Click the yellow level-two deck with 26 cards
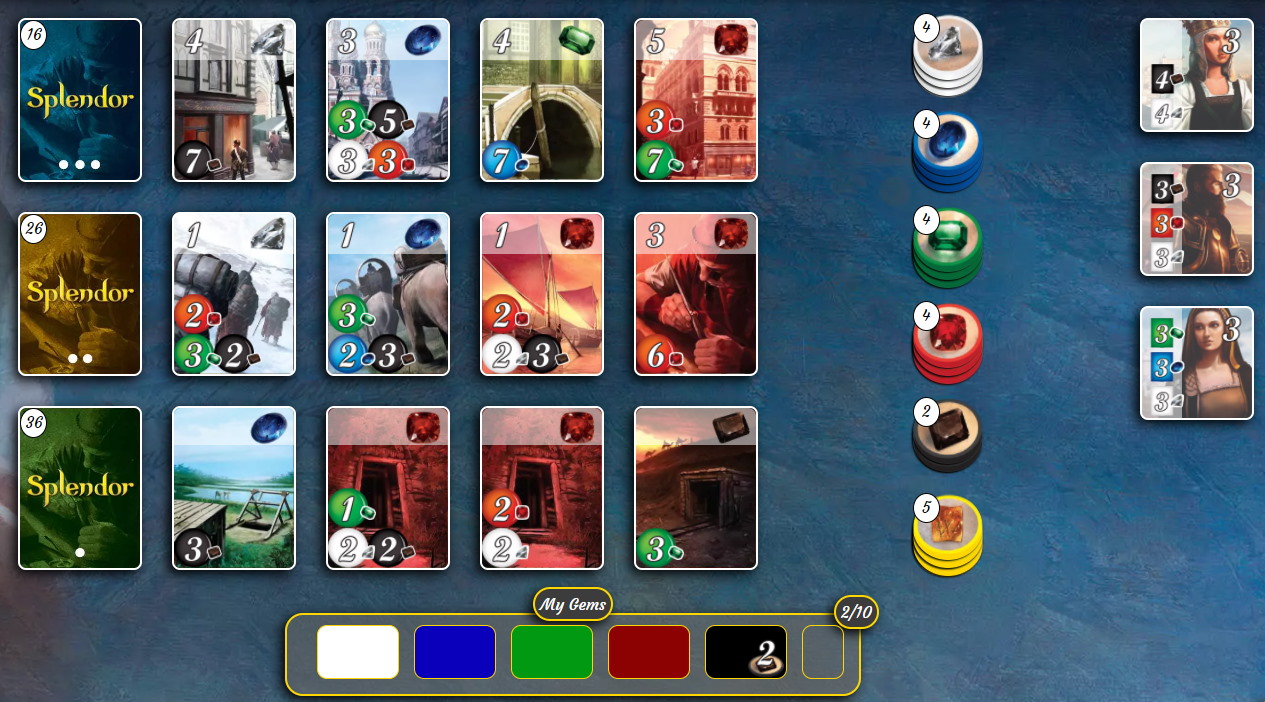The height and width of the screenshot is (702, 1265). coord(80,294)
